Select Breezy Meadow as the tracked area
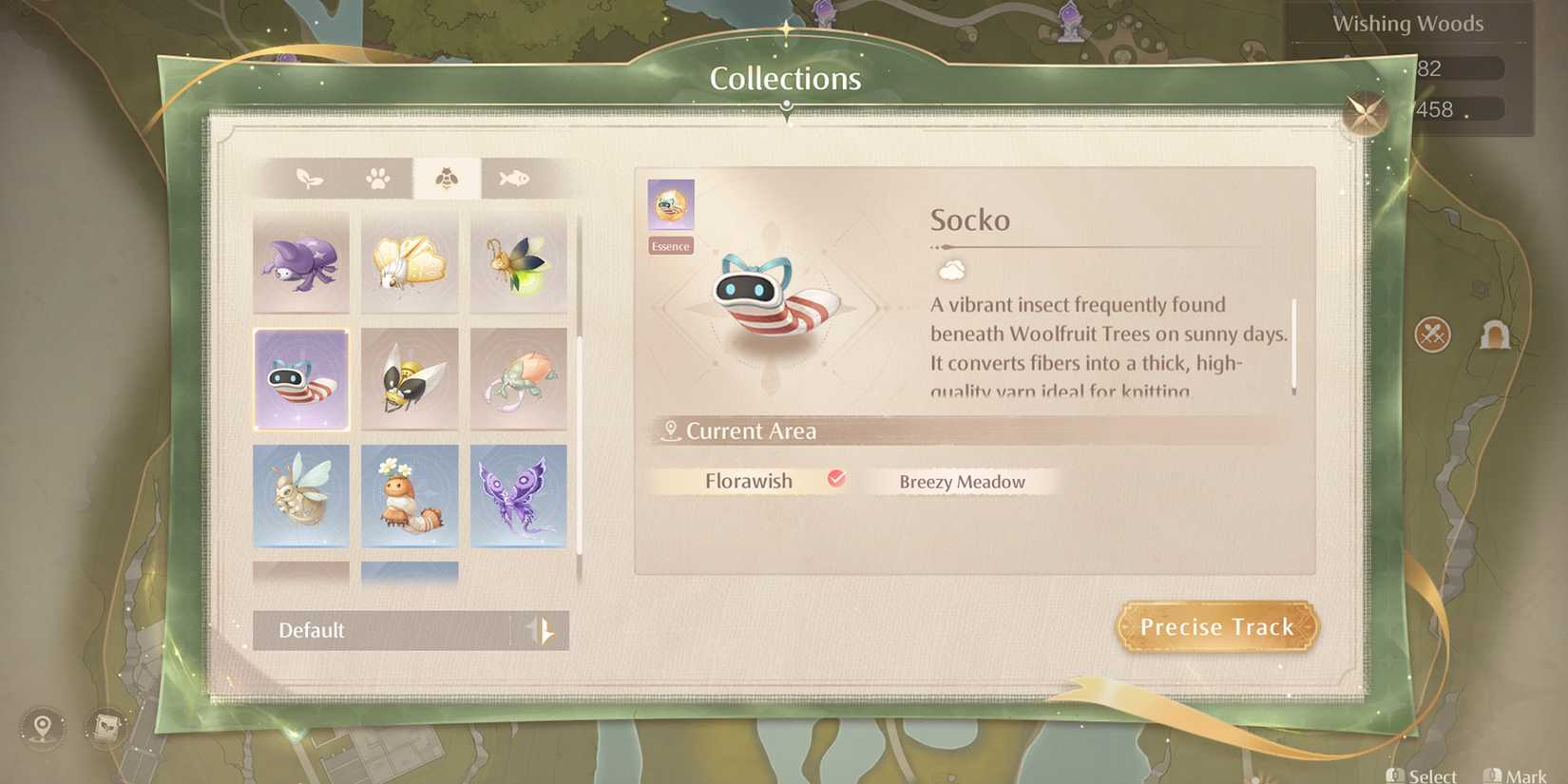This screenshot has width=1568, height=784. click(x=962, y=483)
